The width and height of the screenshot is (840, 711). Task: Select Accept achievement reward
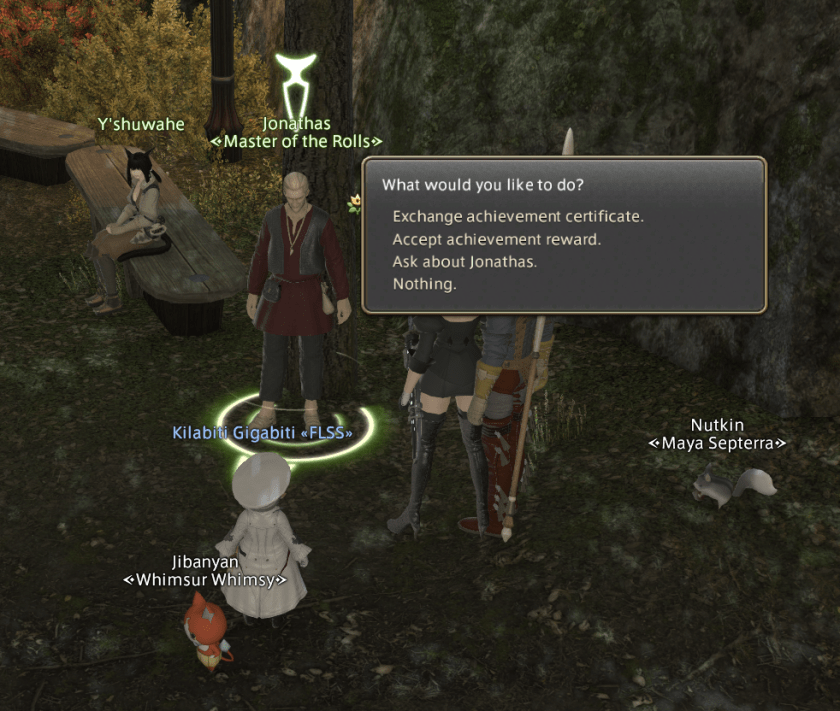tap(495, 239)
